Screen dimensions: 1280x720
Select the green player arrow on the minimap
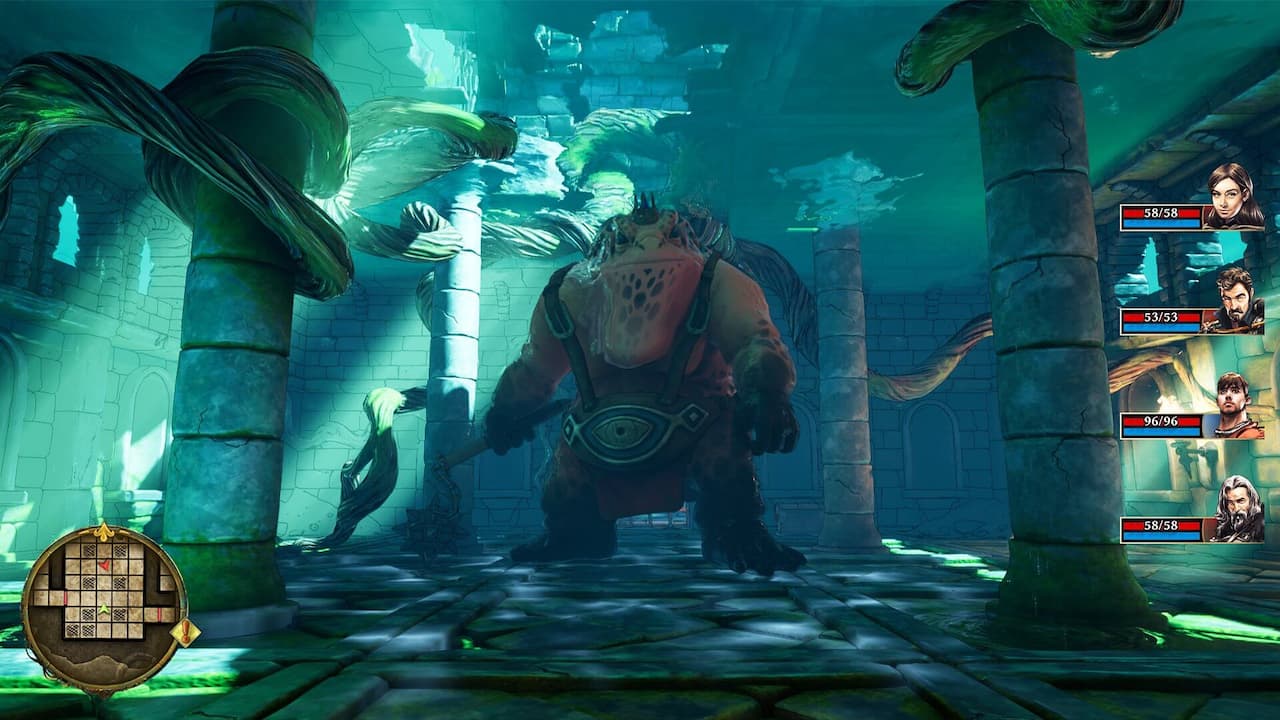[104, 610]
